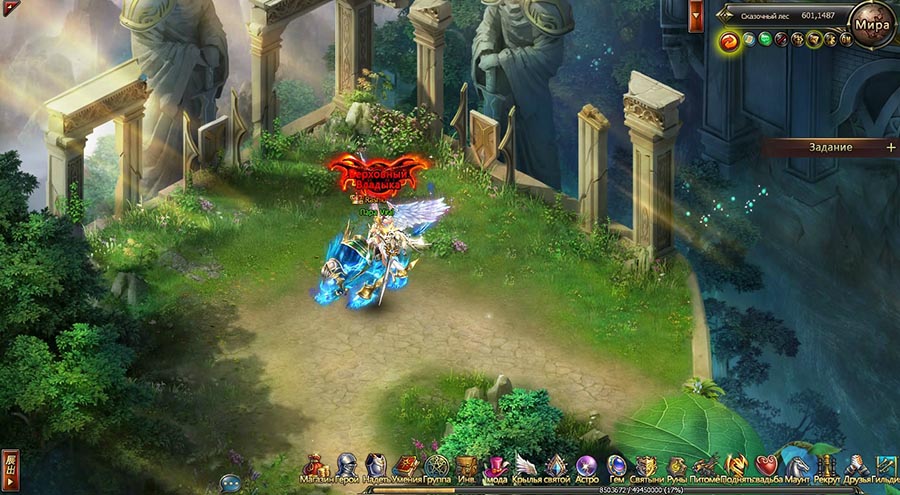Open the Умения skills book
The height and width of the screenshot is (495, 900).
click(x=405, y=466)
